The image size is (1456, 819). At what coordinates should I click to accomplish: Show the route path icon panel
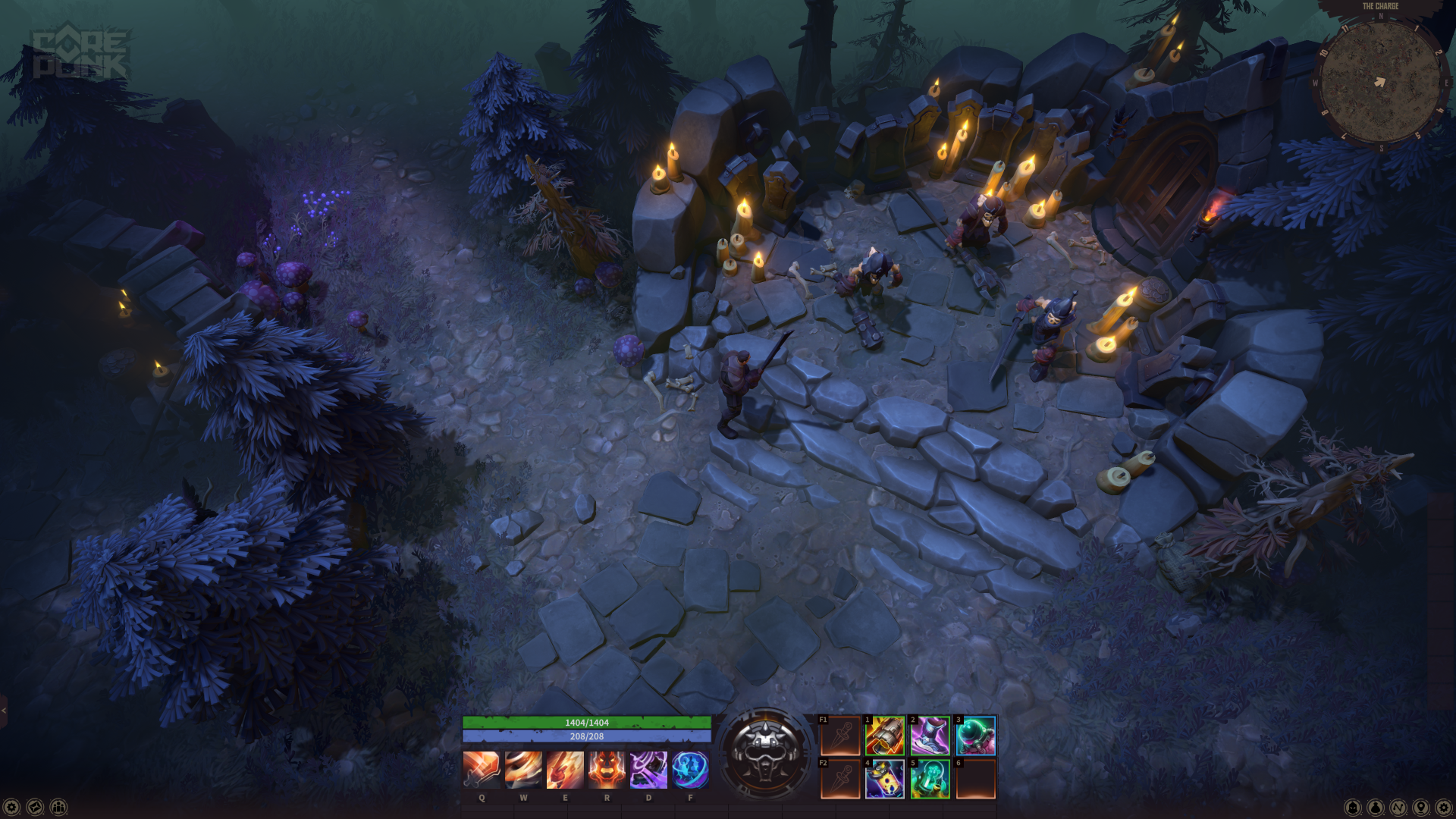click(1398, 808)
